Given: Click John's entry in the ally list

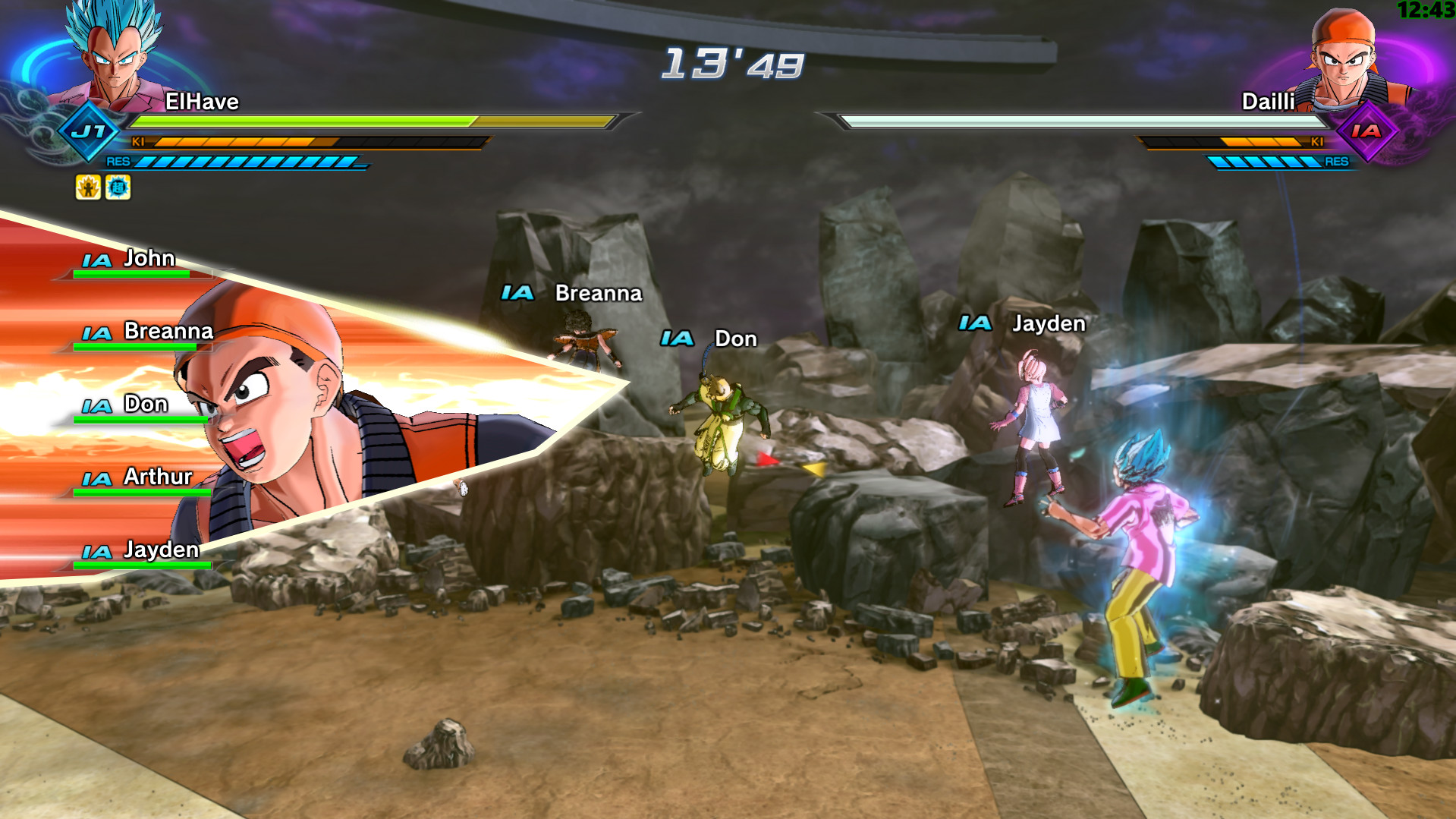Looking at the screenshot, I should (149, 258).
